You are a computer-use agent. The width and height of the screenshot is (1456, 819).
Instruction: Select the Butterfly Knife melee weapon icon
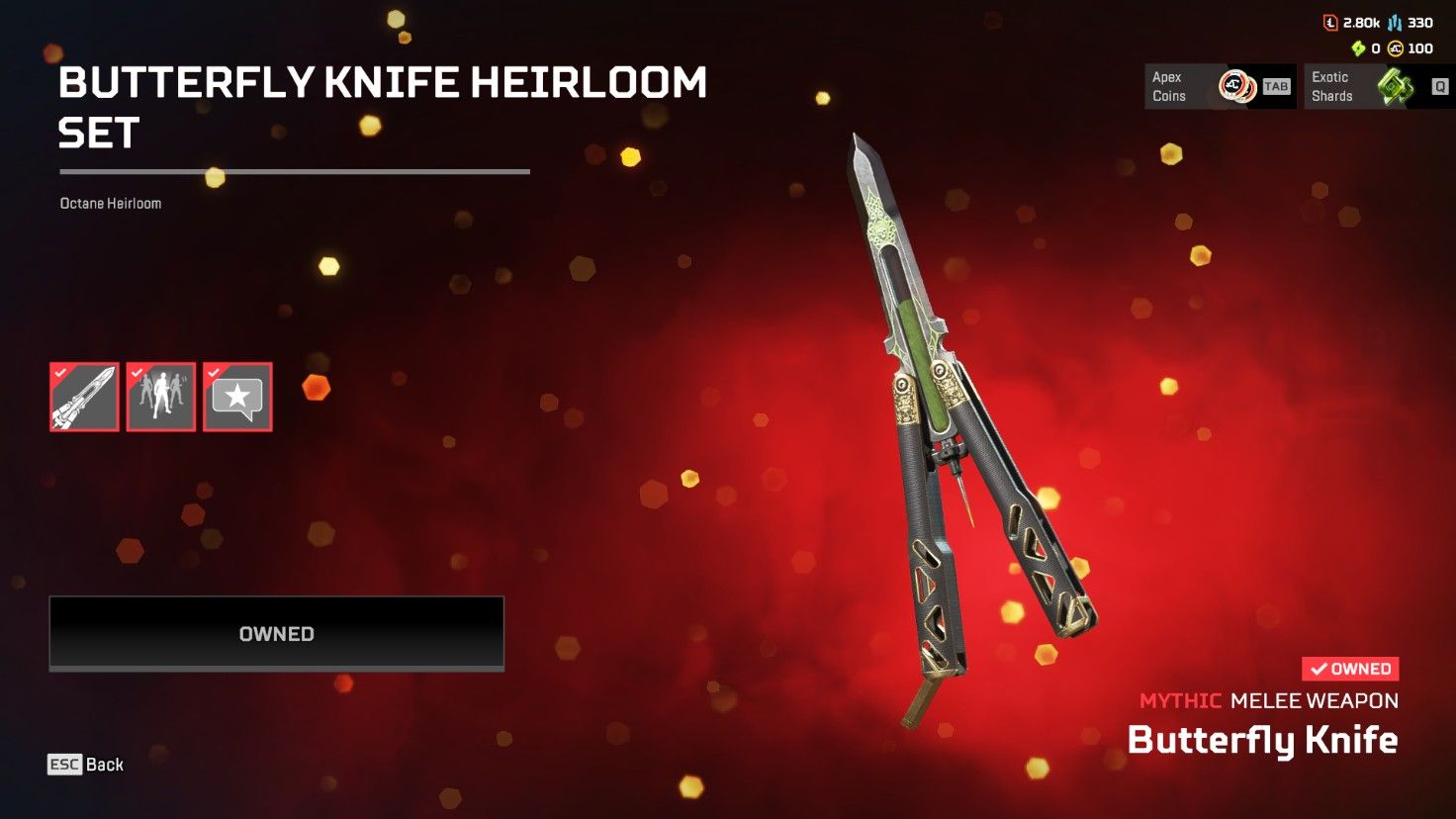tap(83, 396)
